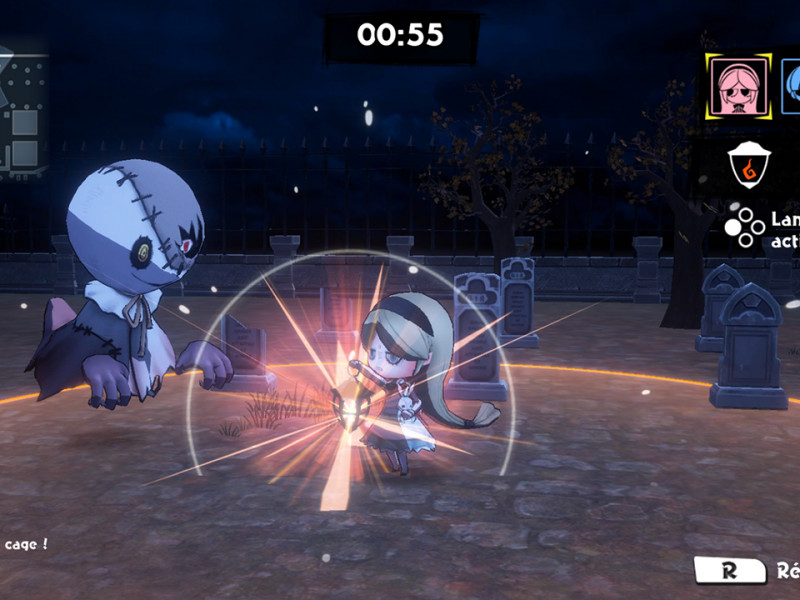Switch to the blue character portrait
800x600 pixels.
791,86
